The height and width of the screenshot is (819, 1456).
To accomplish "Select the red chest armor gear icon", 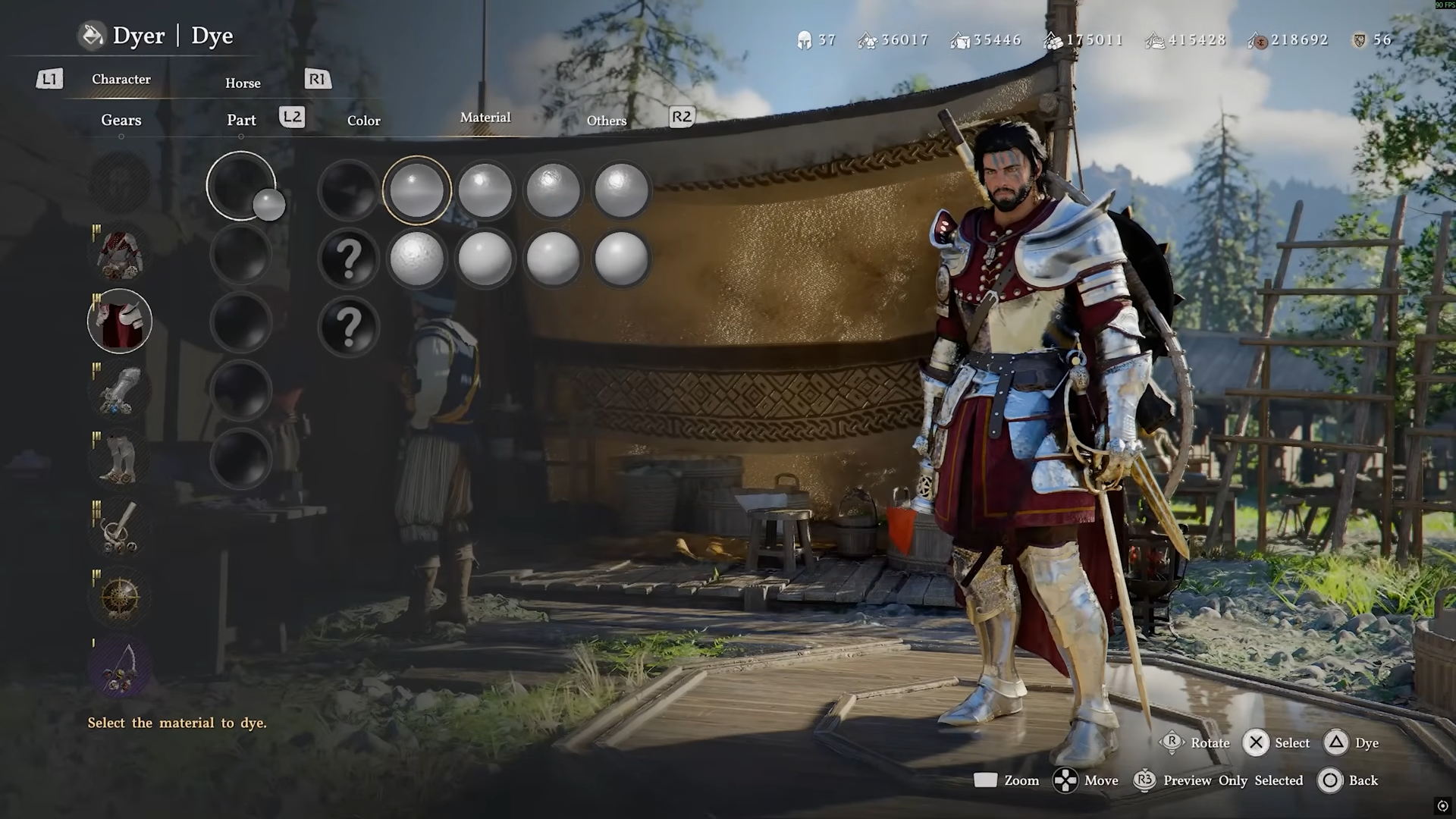I will 120,254.
